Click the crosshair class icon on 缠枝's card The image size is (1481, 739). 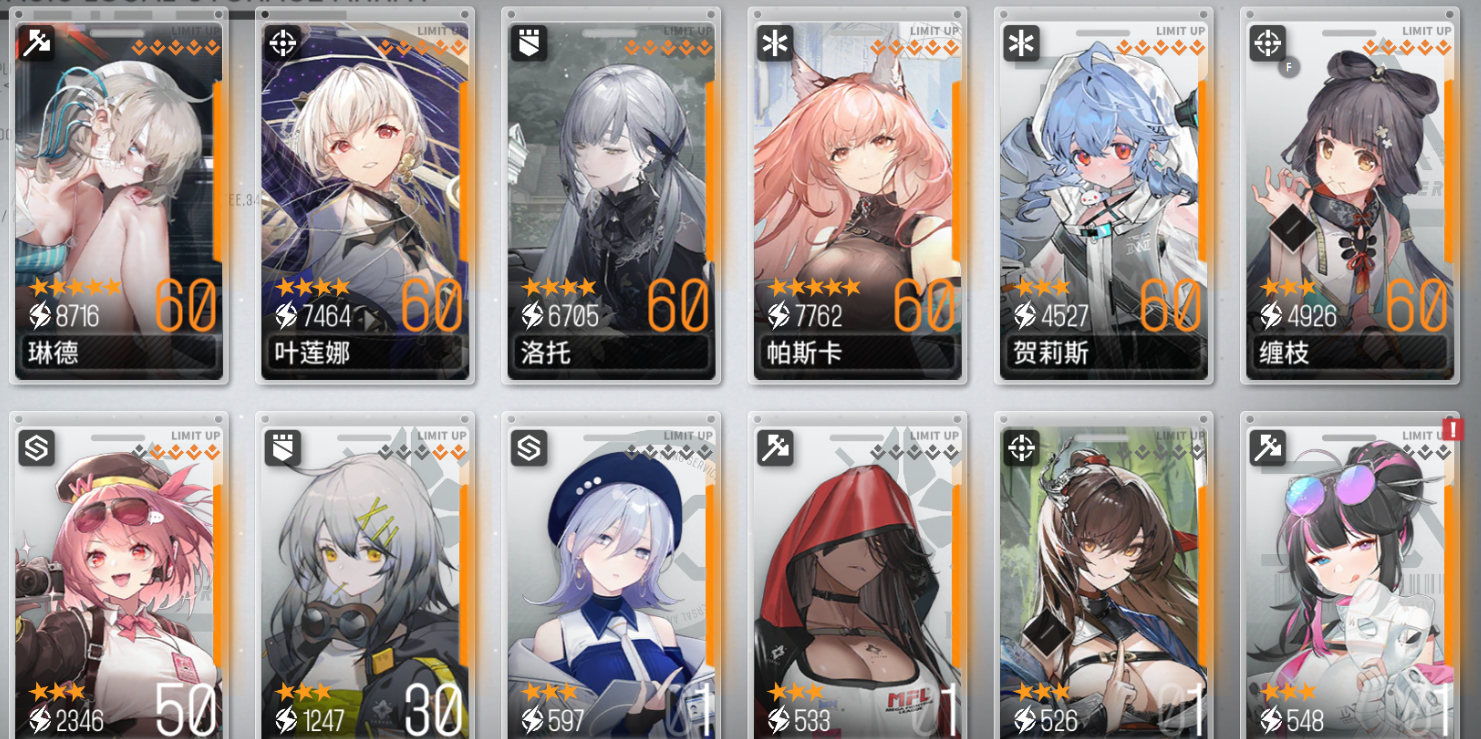[x=1265, y=45]
